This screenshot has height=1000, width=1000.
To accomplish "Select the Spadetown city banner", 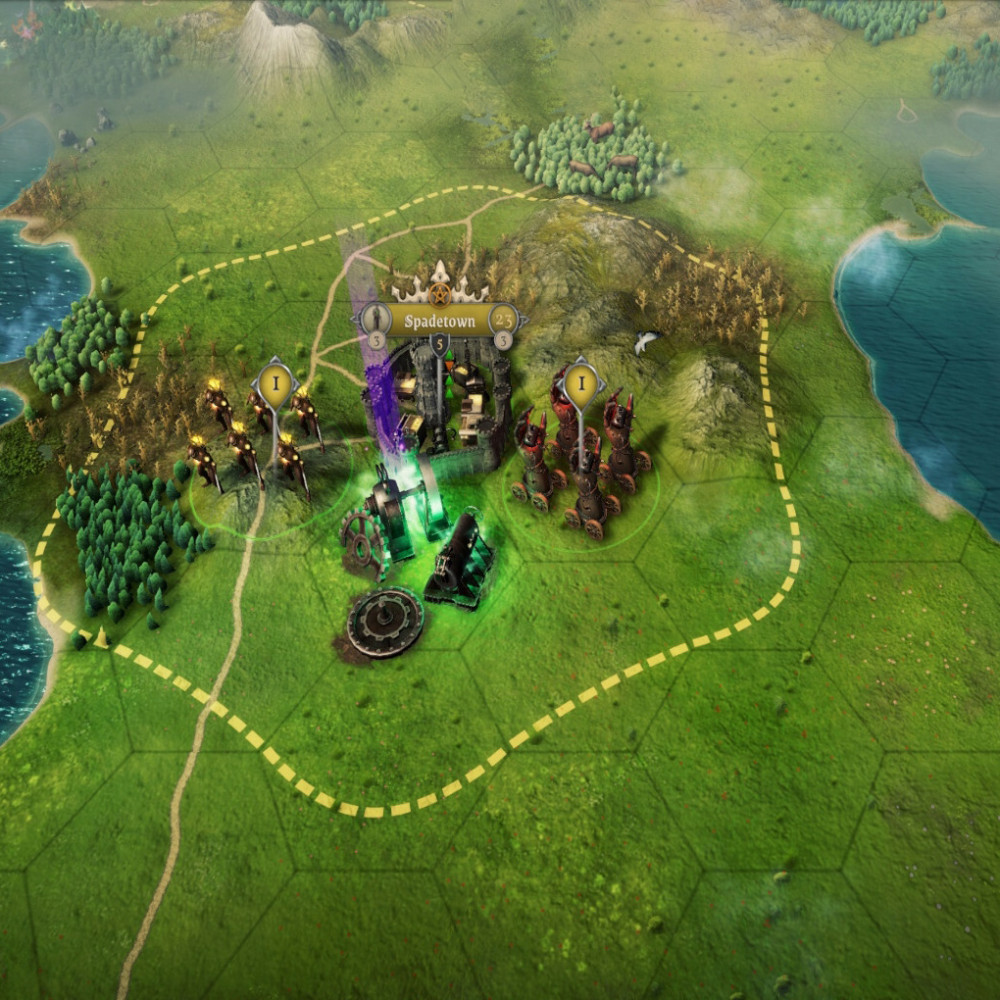I will pyautogui.click(x=439, y=320).
